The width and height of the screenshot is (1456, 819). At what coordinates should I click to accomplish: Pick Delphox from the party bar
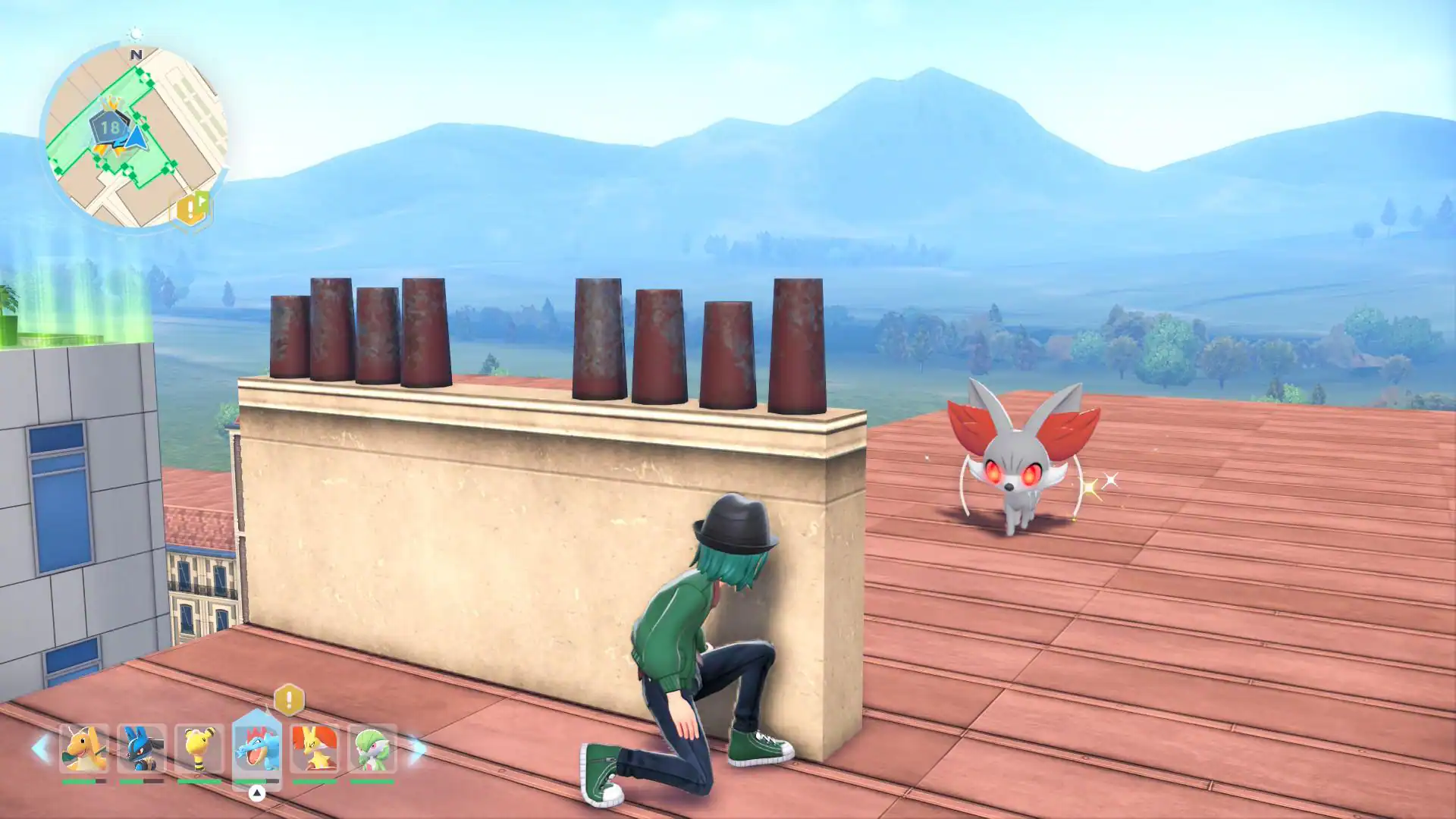[315, 748]
